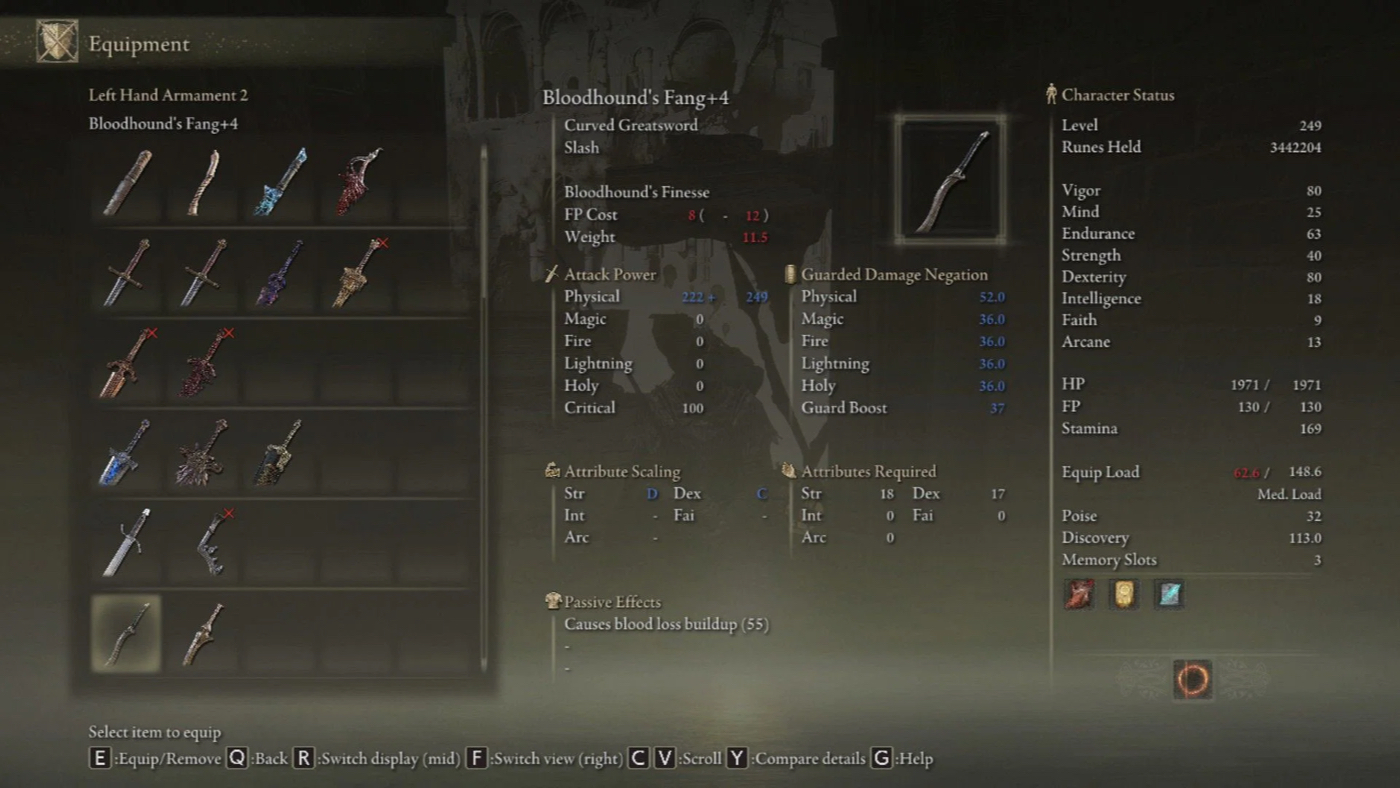The height and width of the screenshot is (788, 1400).
Task: Choose the wooden club weapon slot
Action: click(126, 183)
